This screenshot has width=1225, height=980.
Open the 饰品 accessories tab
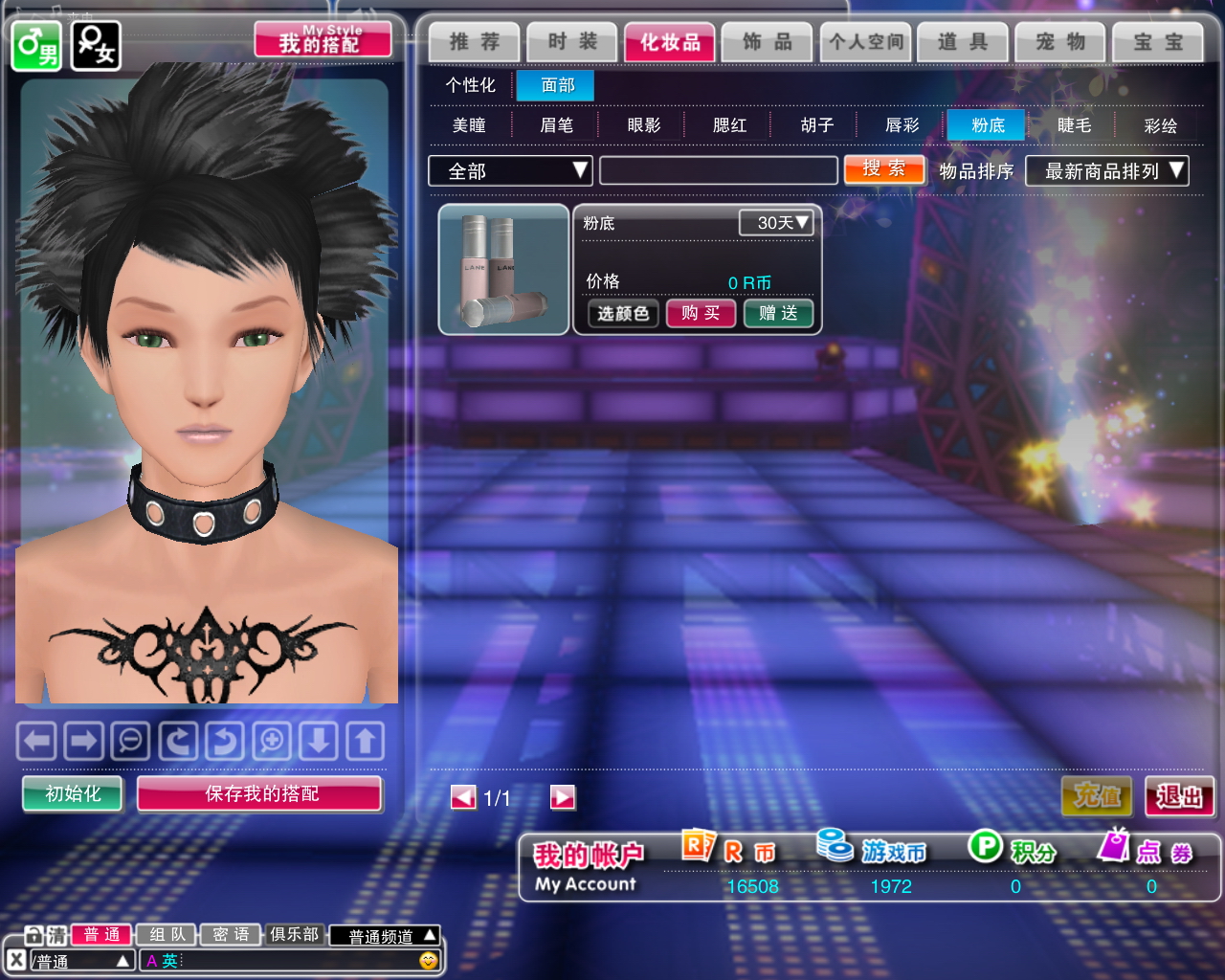pyautogui.click(x=768, y=42)
